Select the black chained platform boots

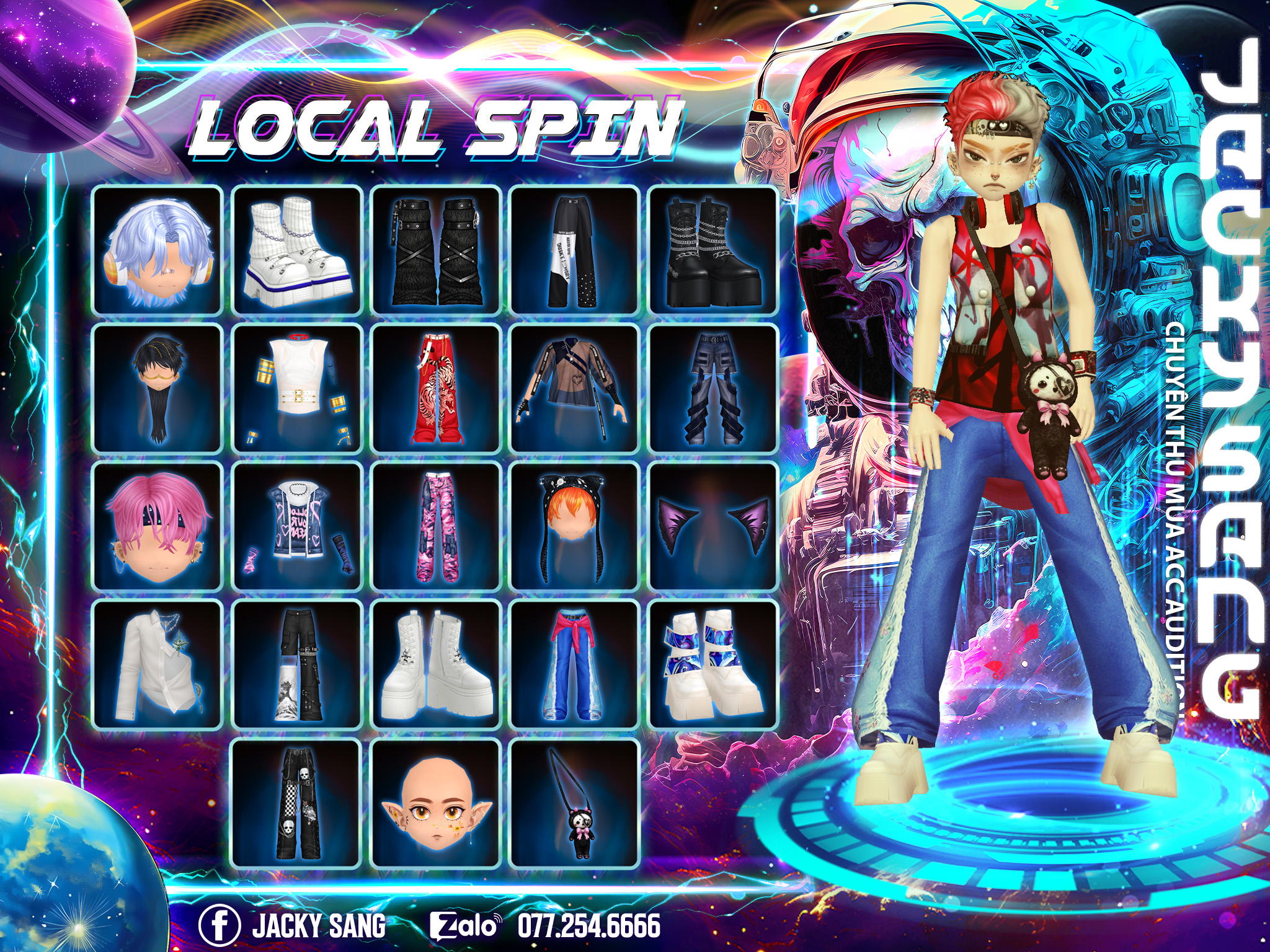[x=713, y=250]
